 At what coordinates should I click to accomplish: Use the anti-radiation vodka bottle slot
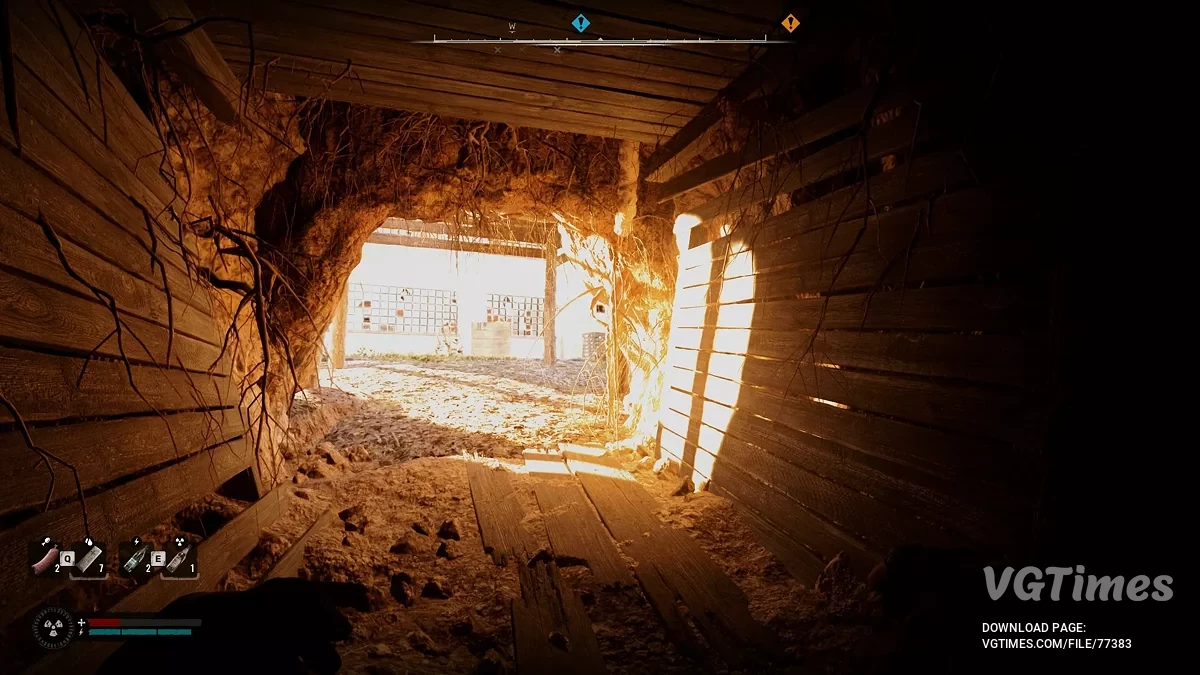(179, 560)
